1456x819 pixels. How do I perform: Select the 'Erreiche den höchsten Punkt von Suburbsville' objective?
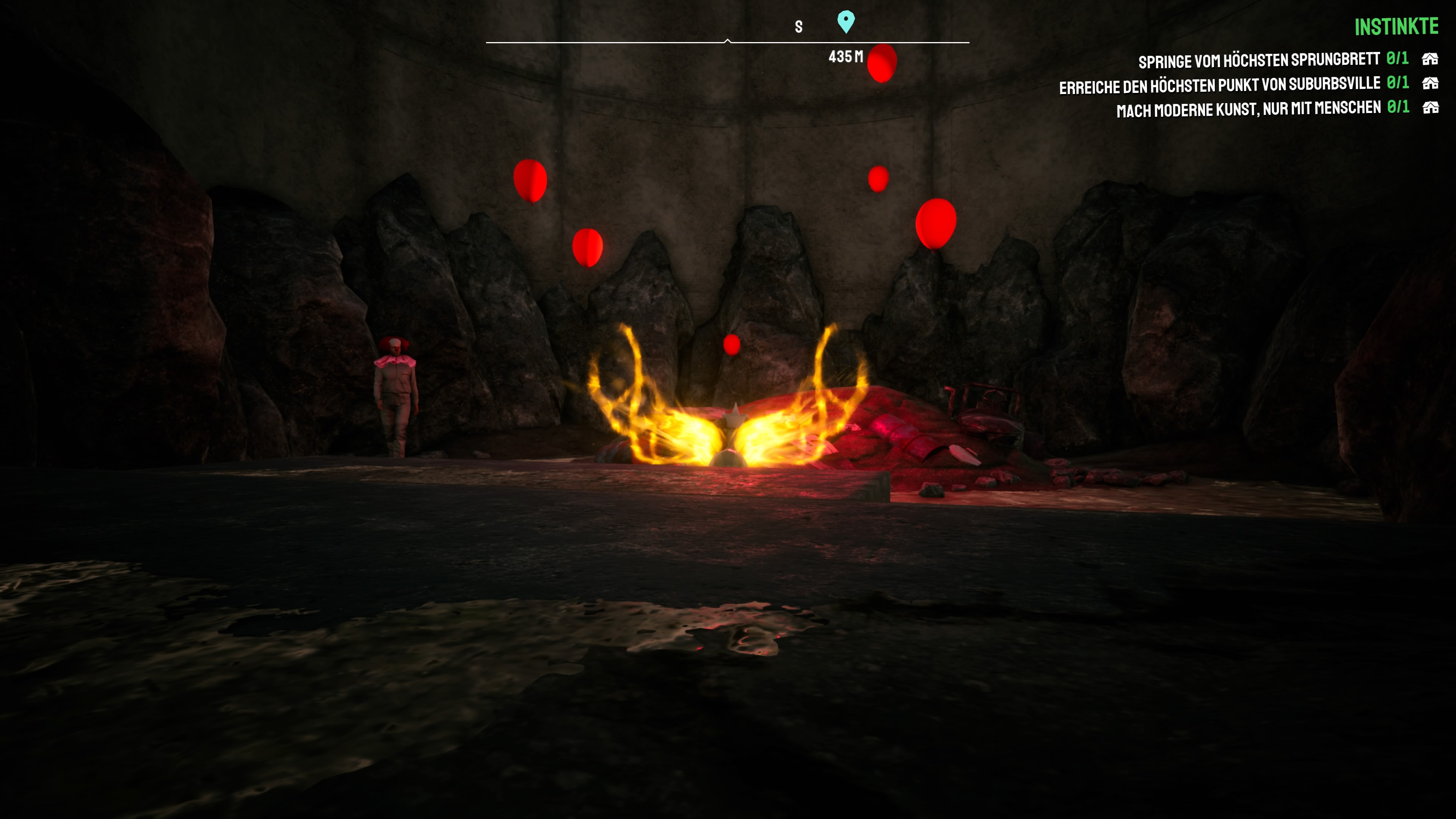tap(1219, 85)
